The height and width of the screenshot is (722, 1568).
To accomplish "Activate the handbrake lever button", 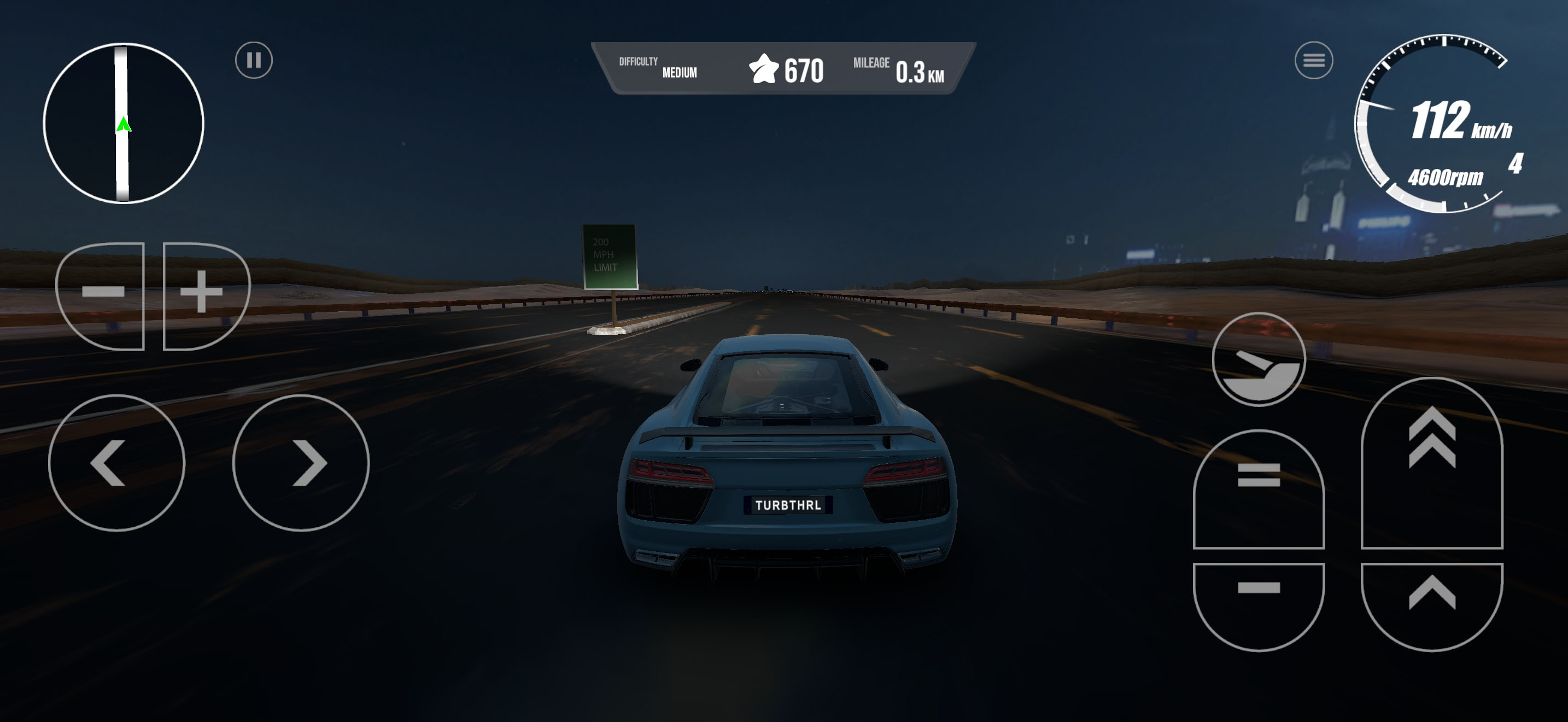I will coord(1258,359).
